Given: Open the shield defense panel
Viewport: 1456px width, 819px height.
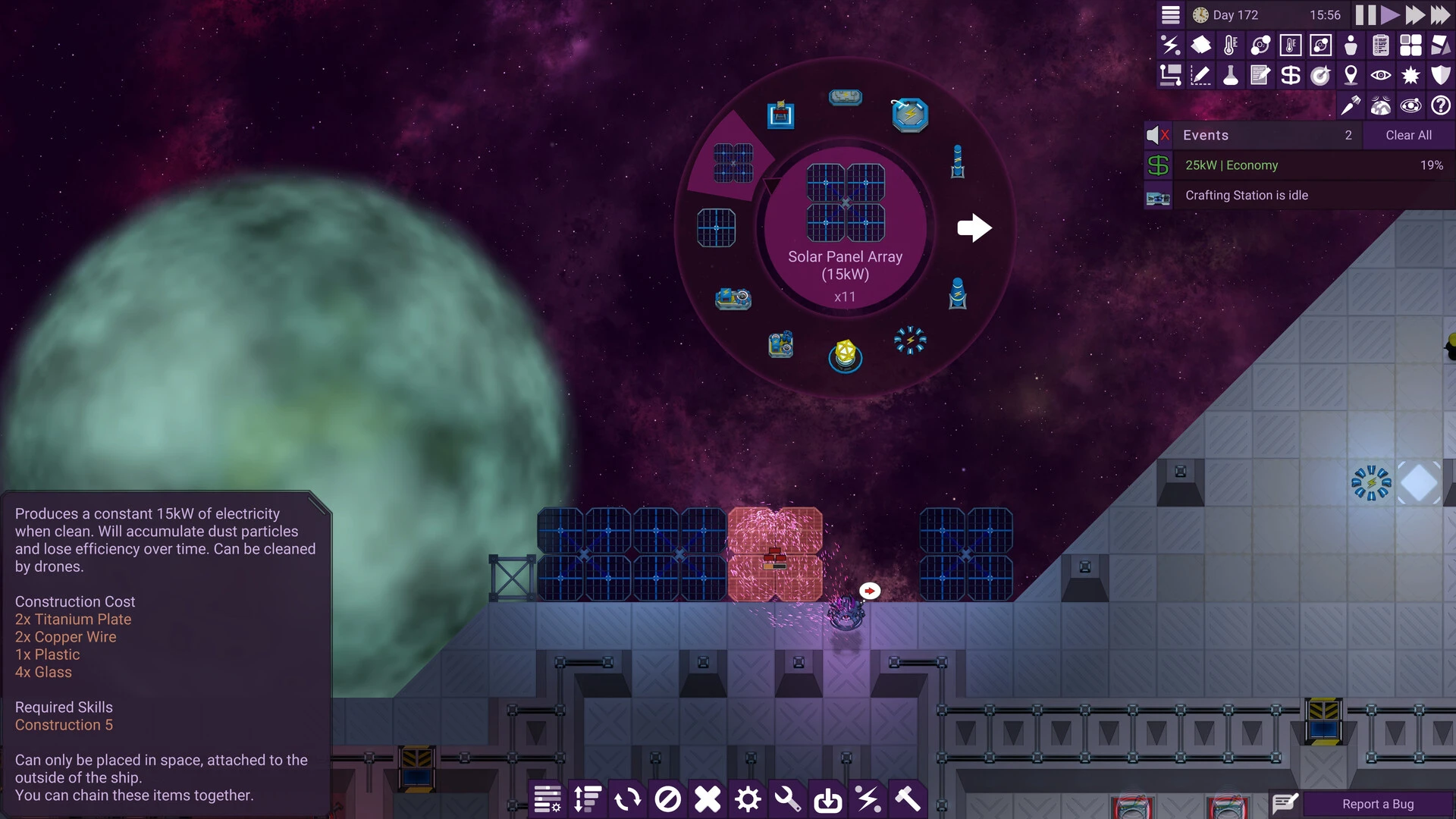Looking at the screenshot, I should coord(1442,75).
